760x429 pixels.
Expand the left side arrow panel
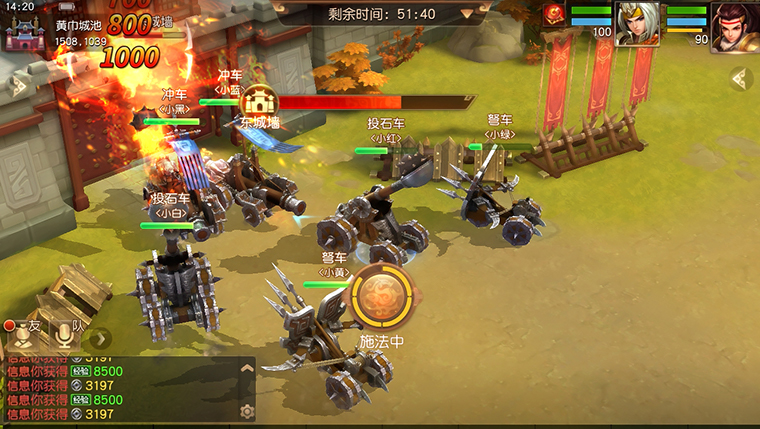tap(14, 84)
